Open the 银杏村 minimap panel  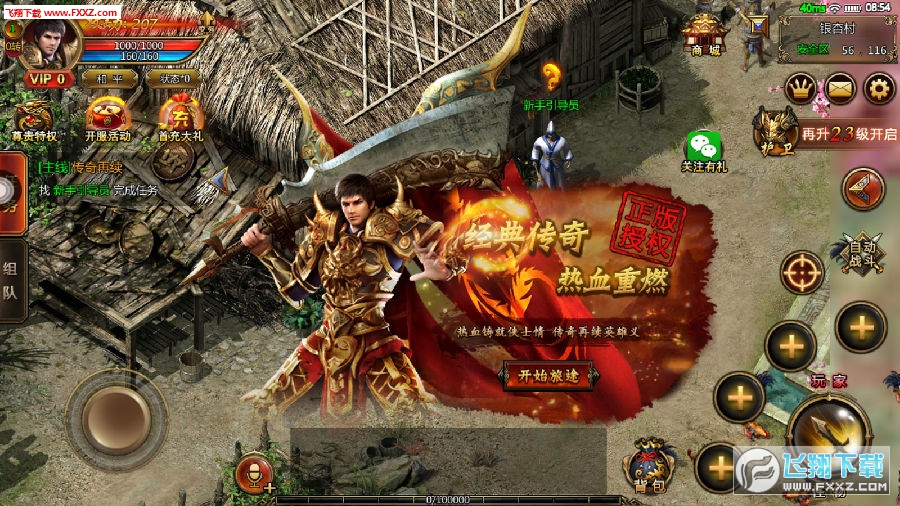(838, 36)
